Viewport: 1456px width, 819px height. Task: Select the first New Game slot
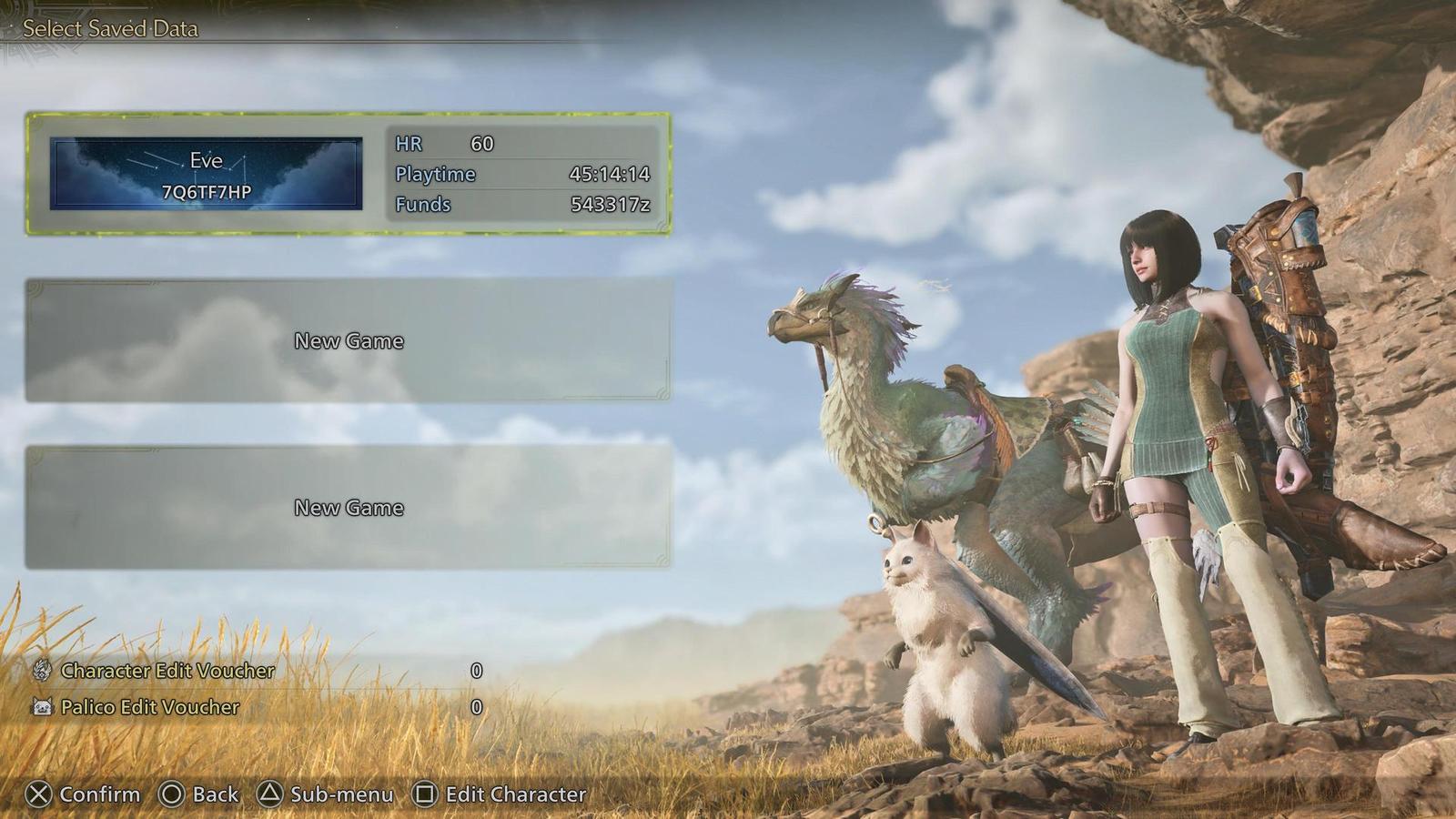(349, 341)
